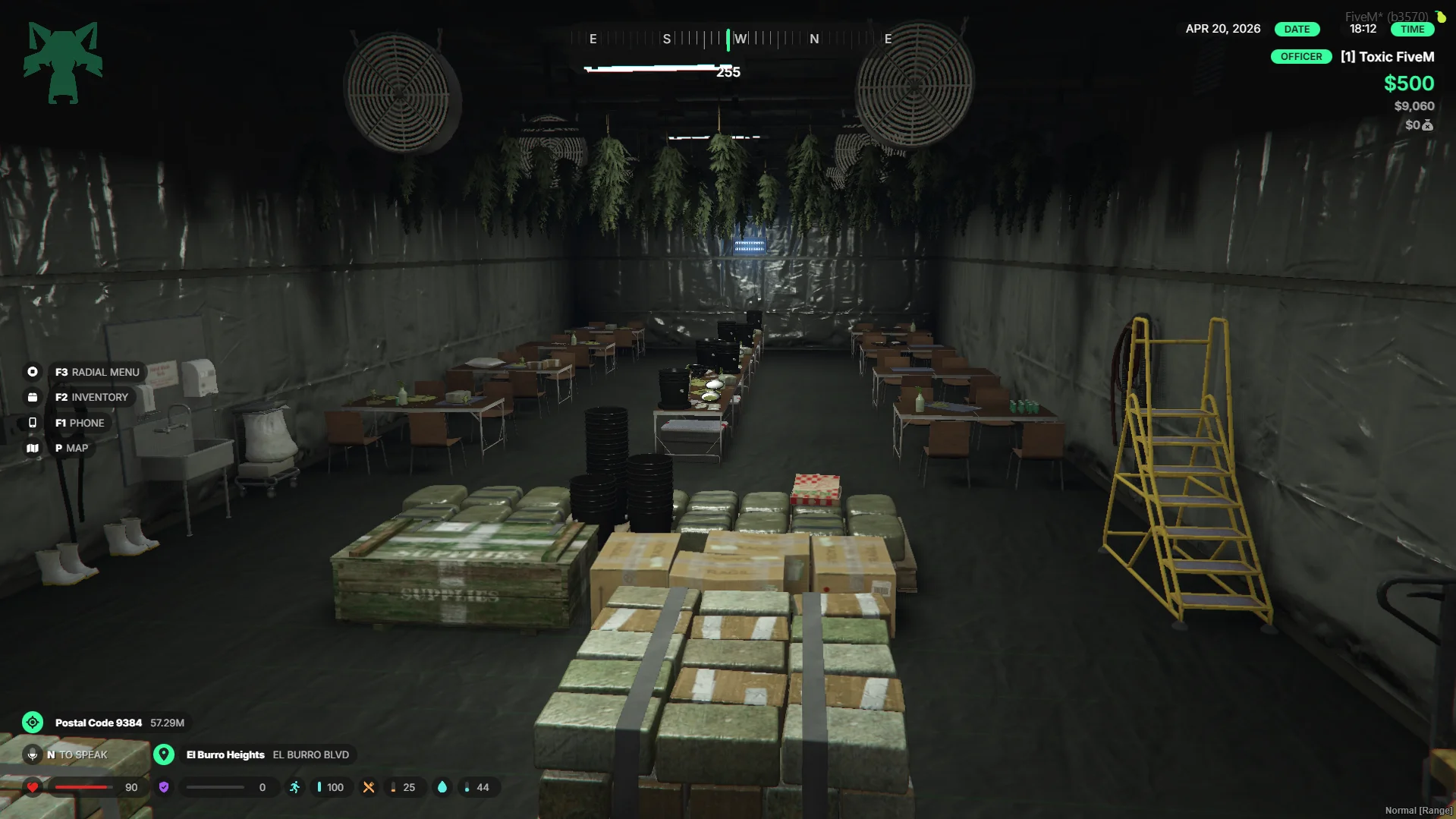This screenshot has height=819, width=1456.
Task: Toggle the microphone voice icon
Action: (33, 754)
